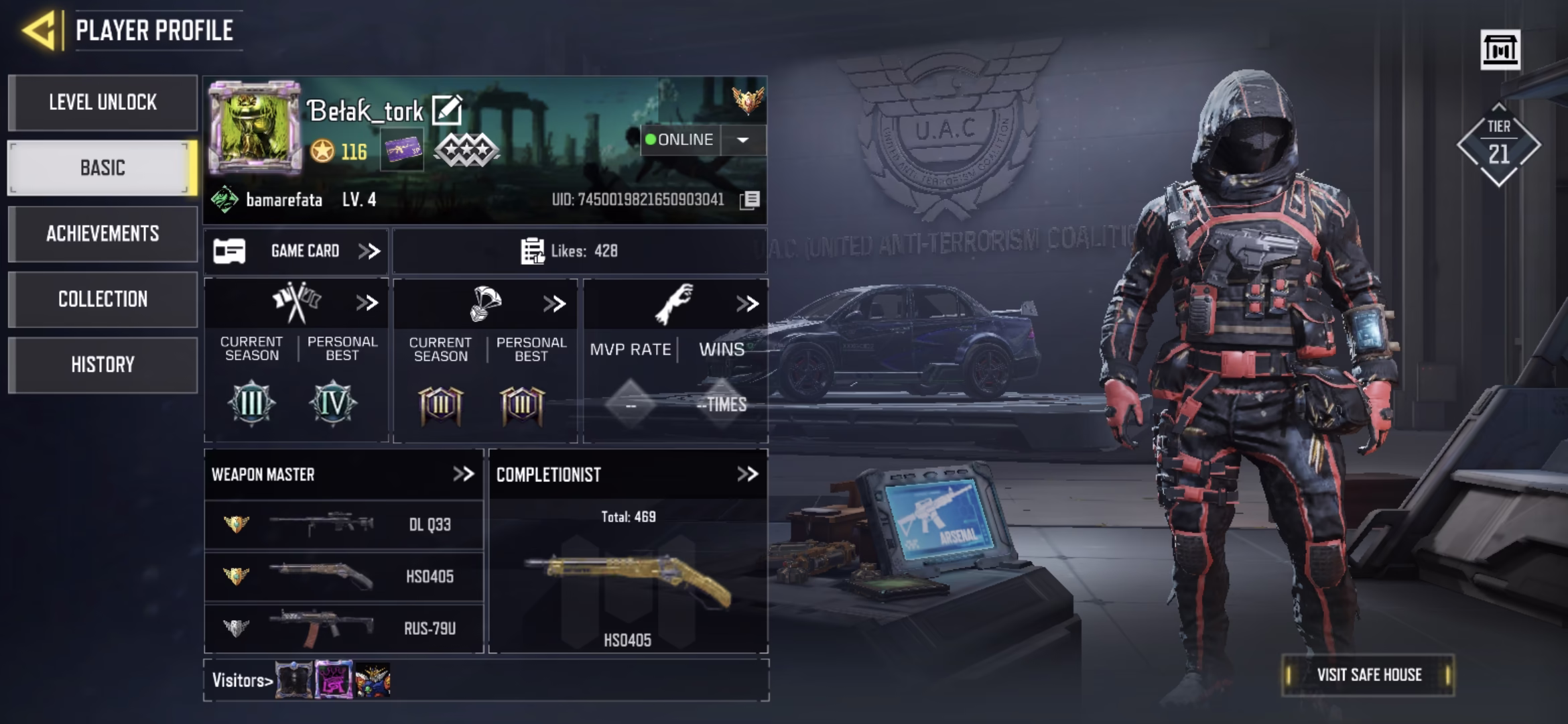Switch to the Level Unlock tab
Viewport: 1568px width, 724px height.
point(103,103)
